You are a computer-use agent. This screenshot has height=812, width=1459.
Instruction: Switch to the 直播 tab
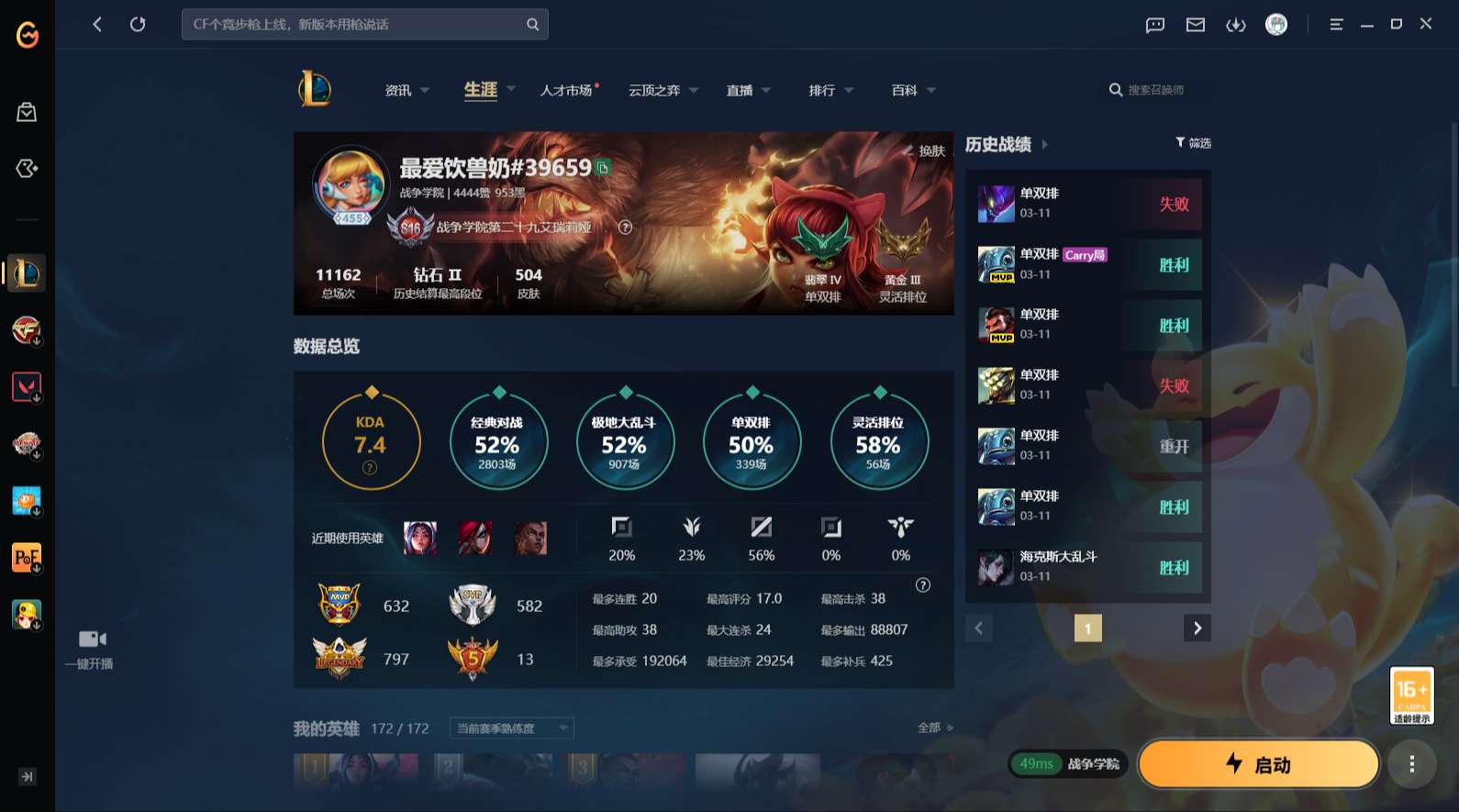[x=741, y=90]
